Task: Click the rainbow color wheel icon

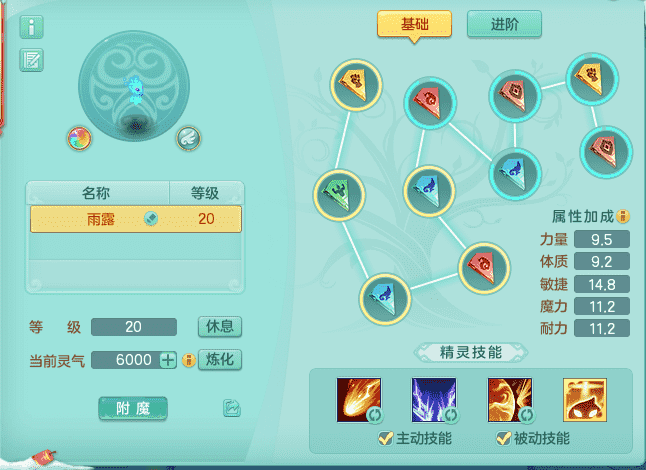Action: tap(79, 138)
